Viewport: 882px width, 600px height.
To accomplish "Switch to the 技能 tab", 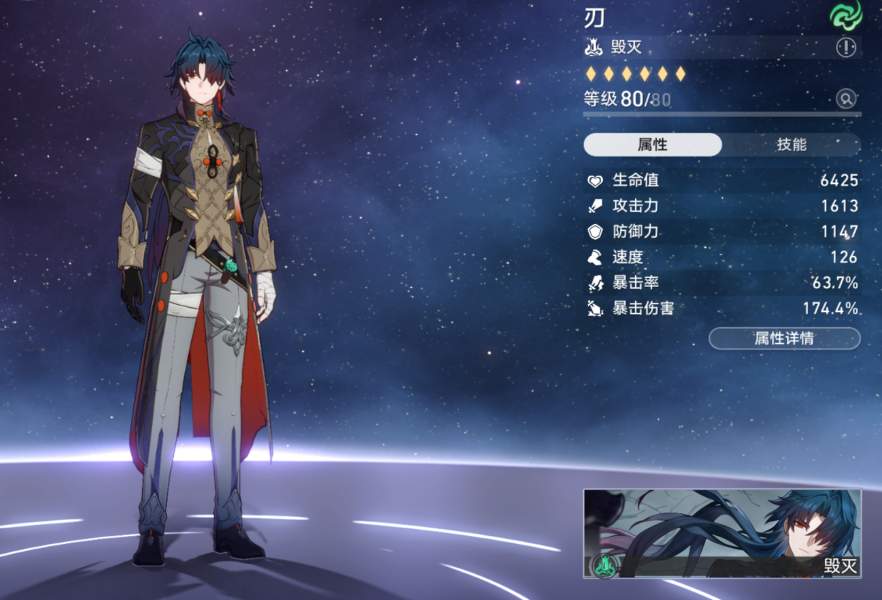I will click(x=790, y=145).
